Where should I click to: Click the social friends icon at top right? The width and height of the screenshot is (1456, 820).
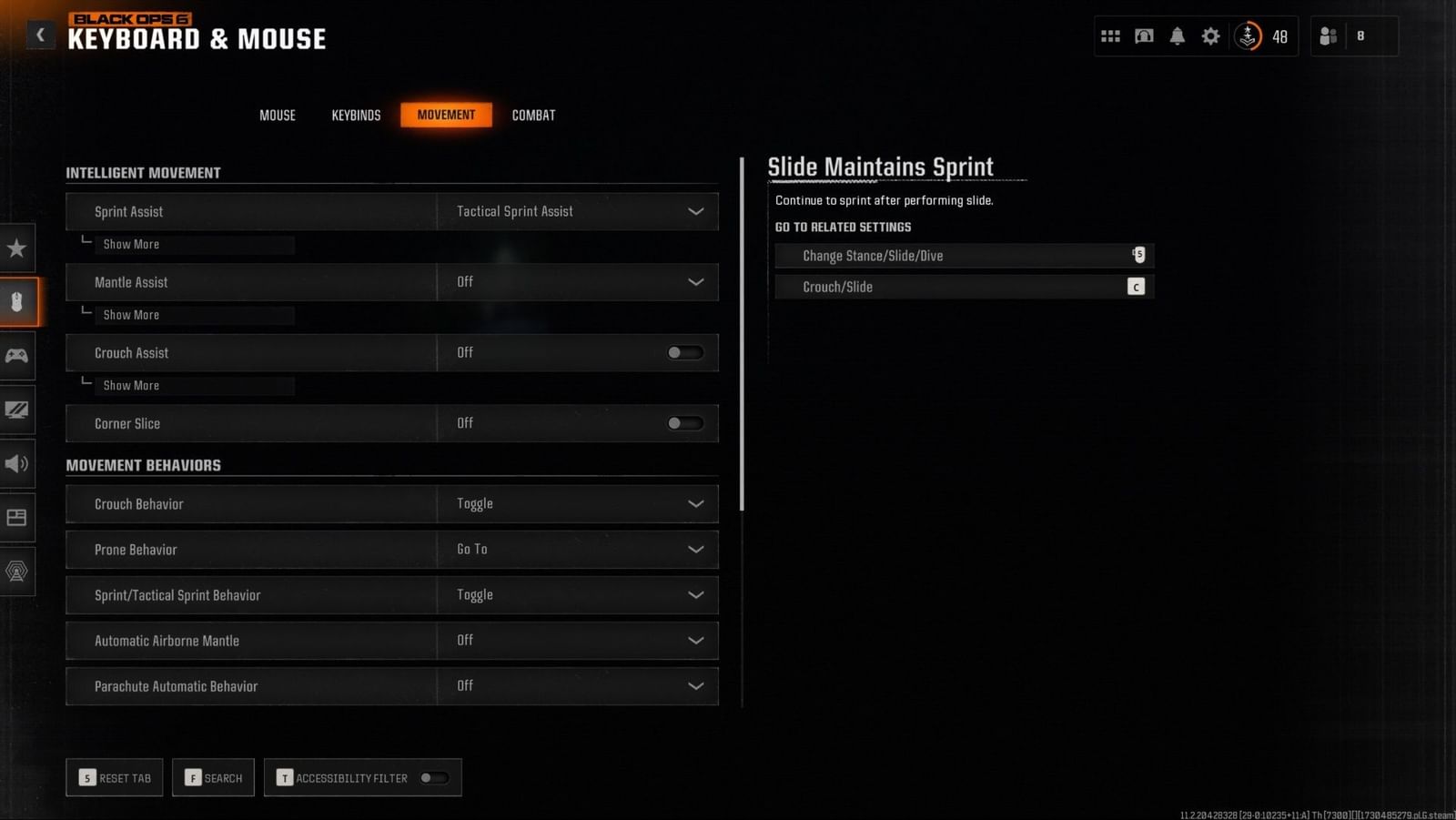coord(1327,35)
